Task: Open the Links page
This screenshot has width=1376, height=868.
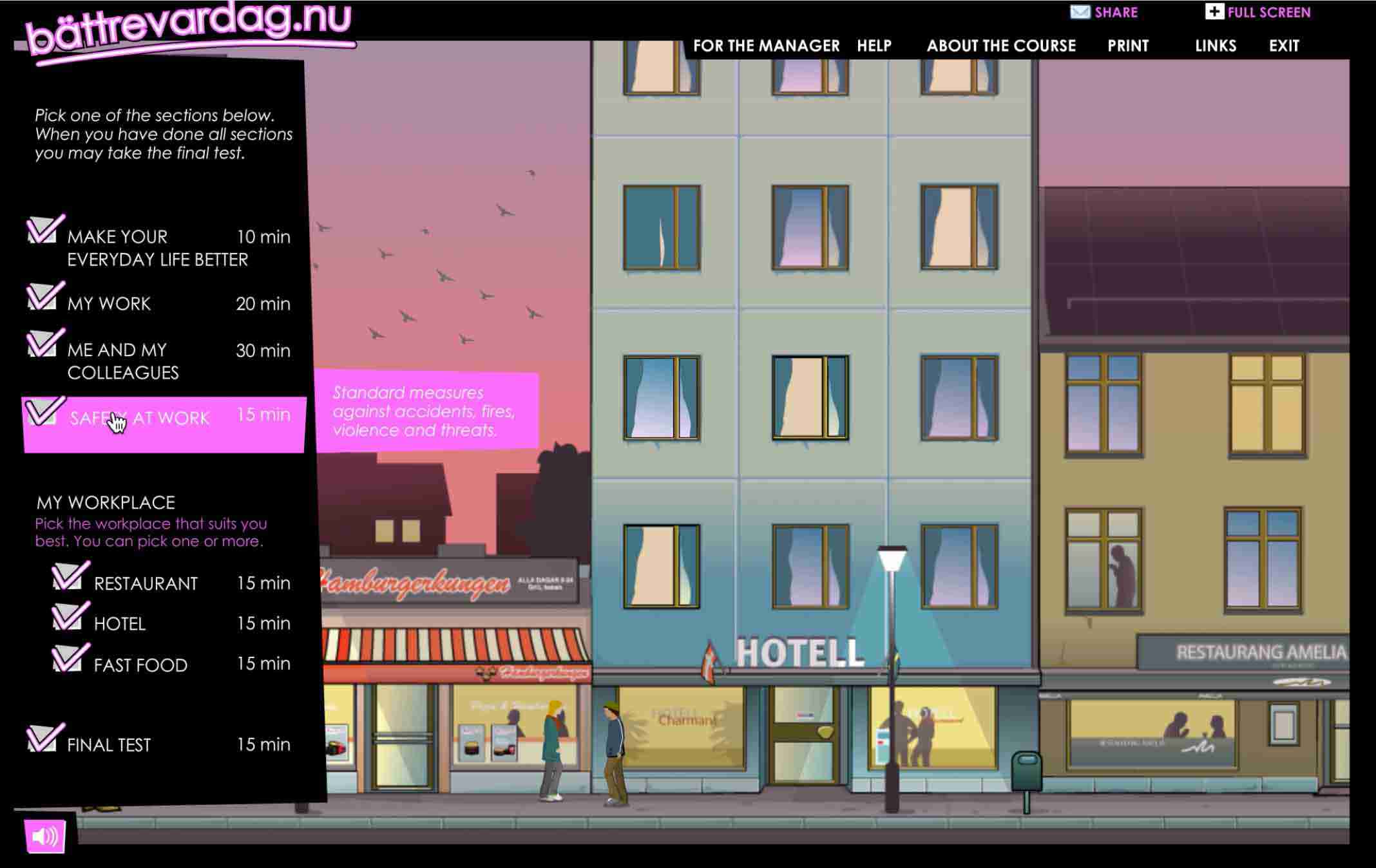Action: click(x=1216, y=46)
